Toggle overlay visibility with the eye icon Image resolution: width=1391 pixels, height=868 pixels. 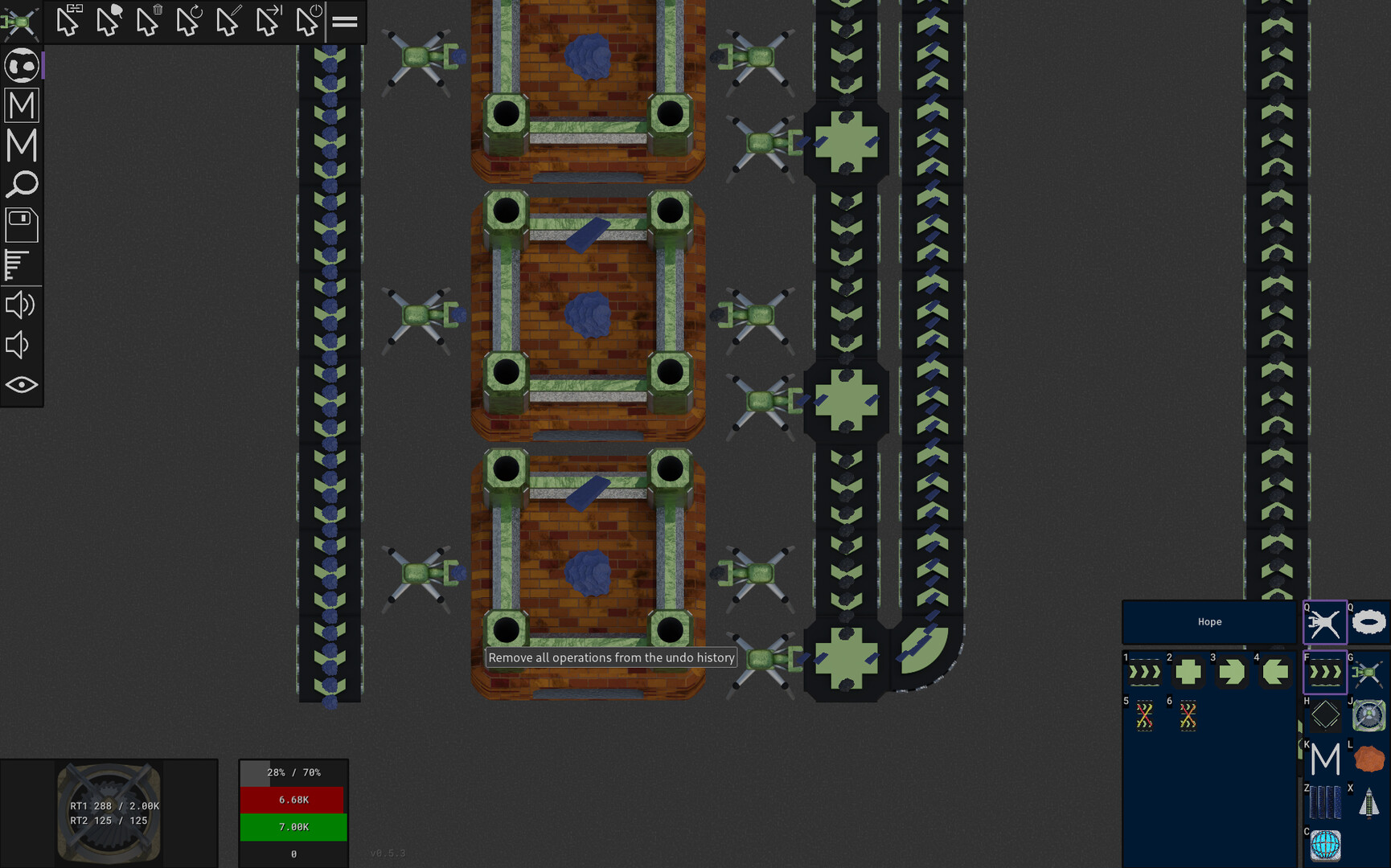[x=22, y=384]
